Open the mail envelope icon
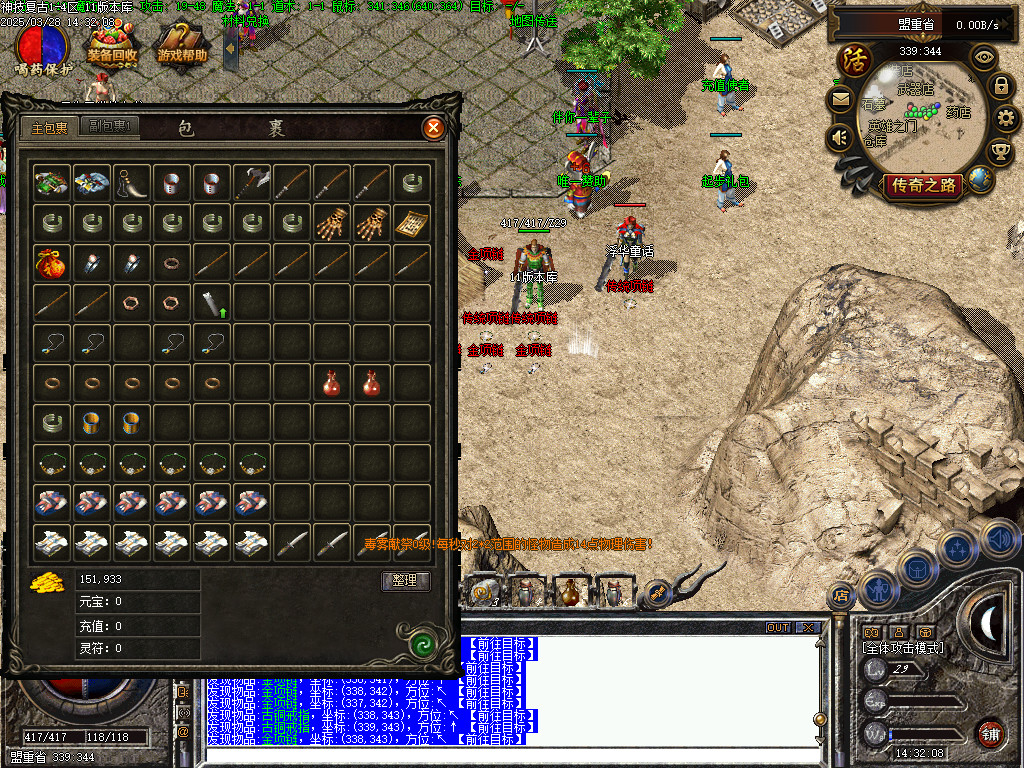1024x768 pixels. coord(840,99)
